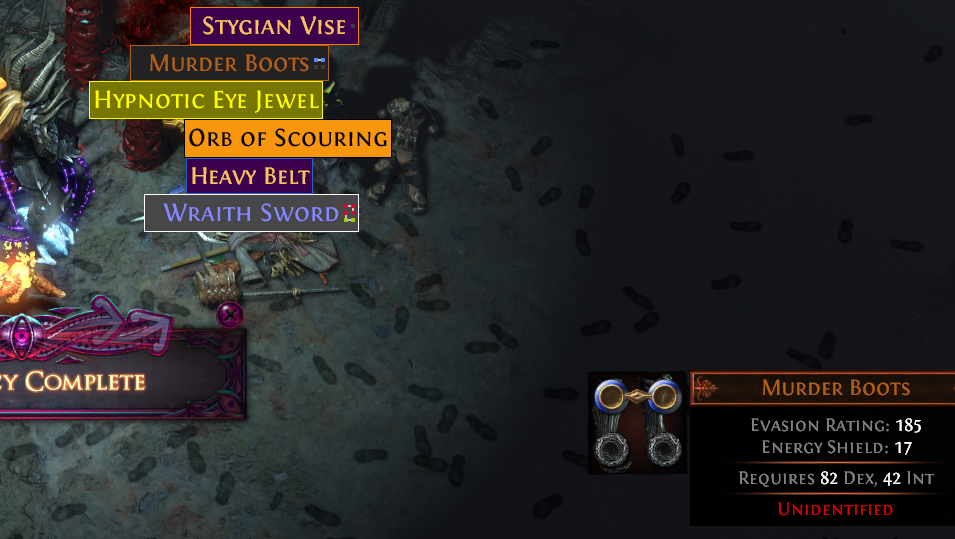Grab the Hypnotic Eye Jewel label
The height and width of the screenshot is (539, 955).
point(206,100)
